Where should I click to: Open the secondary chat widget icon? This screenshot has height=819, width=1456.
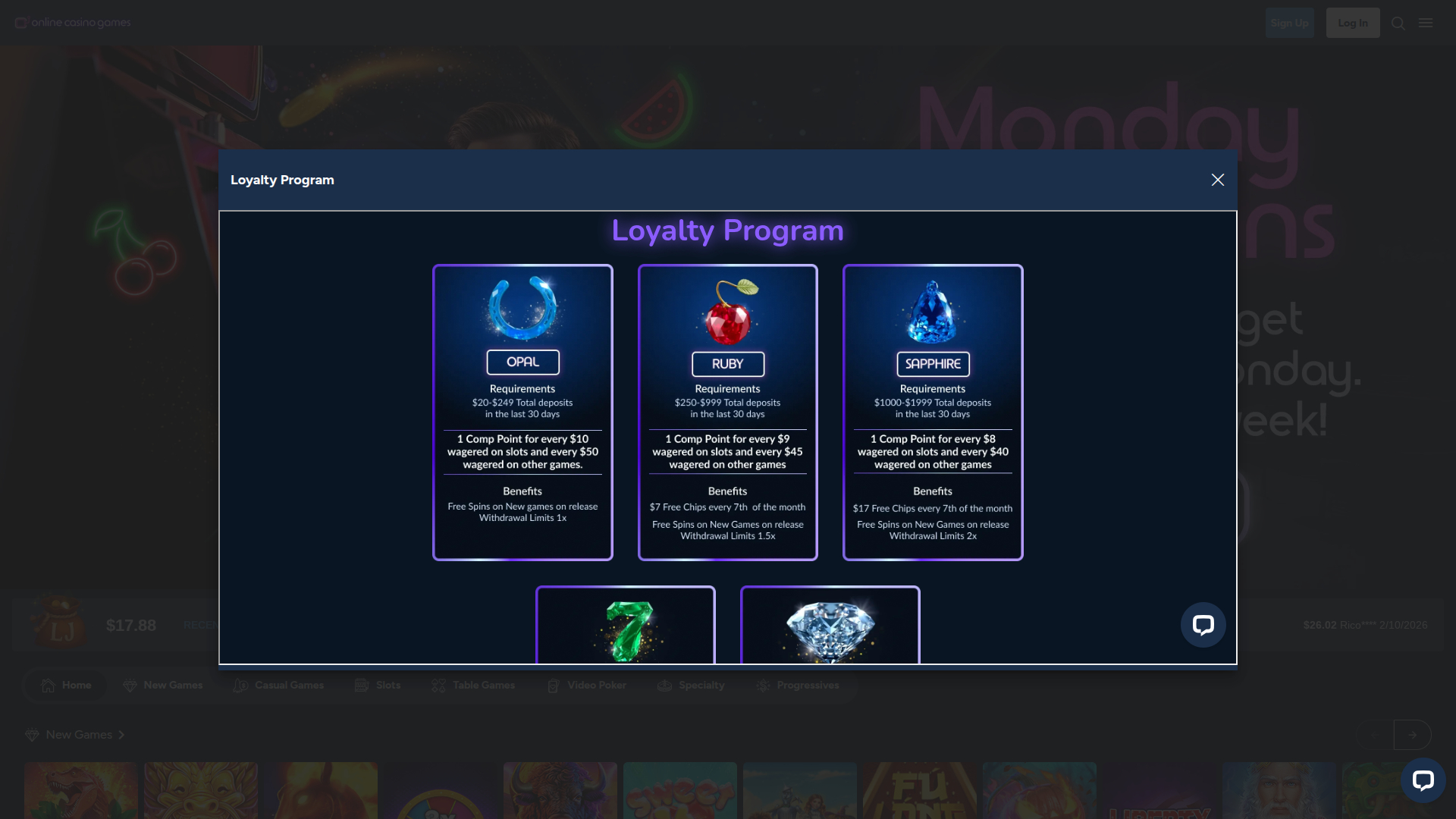pyautogui.click(x=1424, y=780)
